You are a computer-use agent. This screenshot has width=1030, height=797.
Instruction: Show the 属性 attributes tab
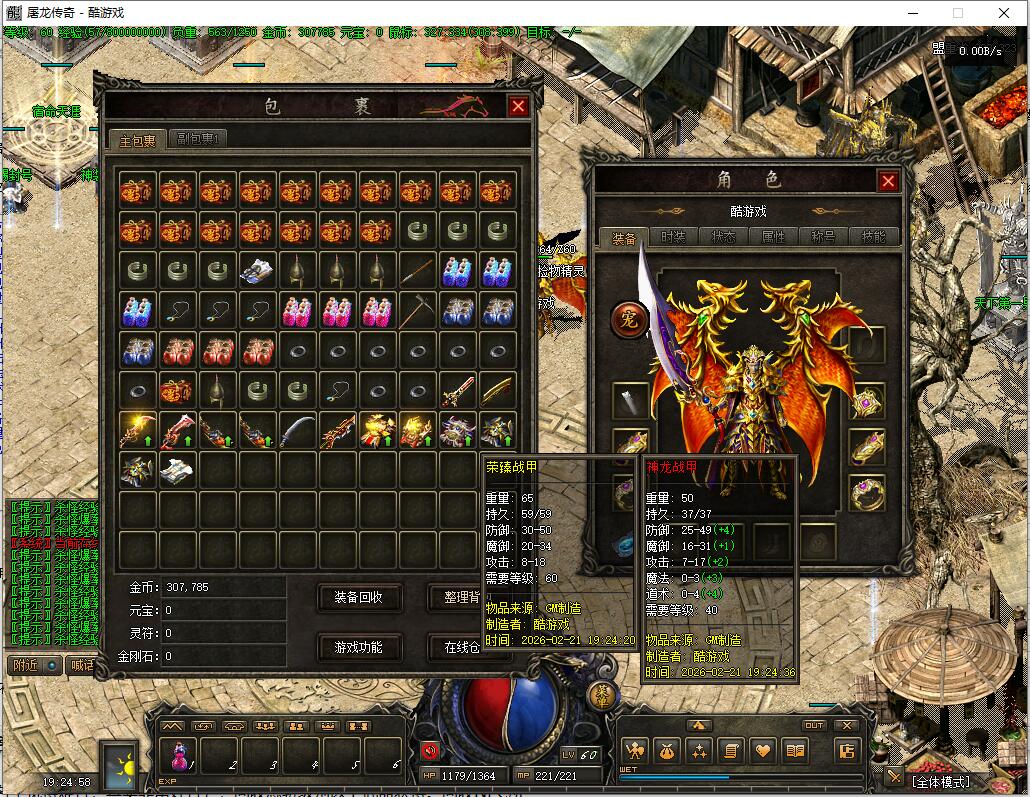[x=773, y=237]
